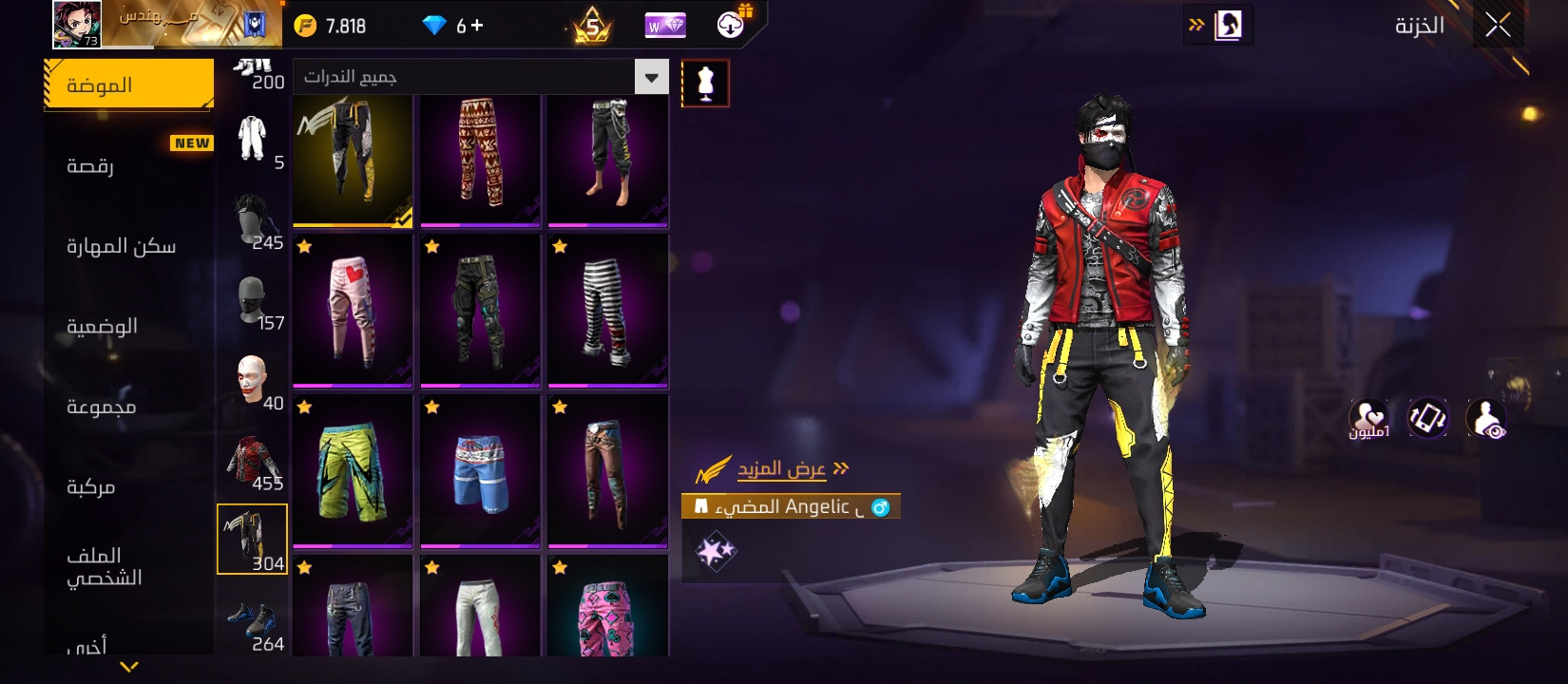Open the mannequin outfit preview button
1568x684 pixels.
[x=705, y=84]
